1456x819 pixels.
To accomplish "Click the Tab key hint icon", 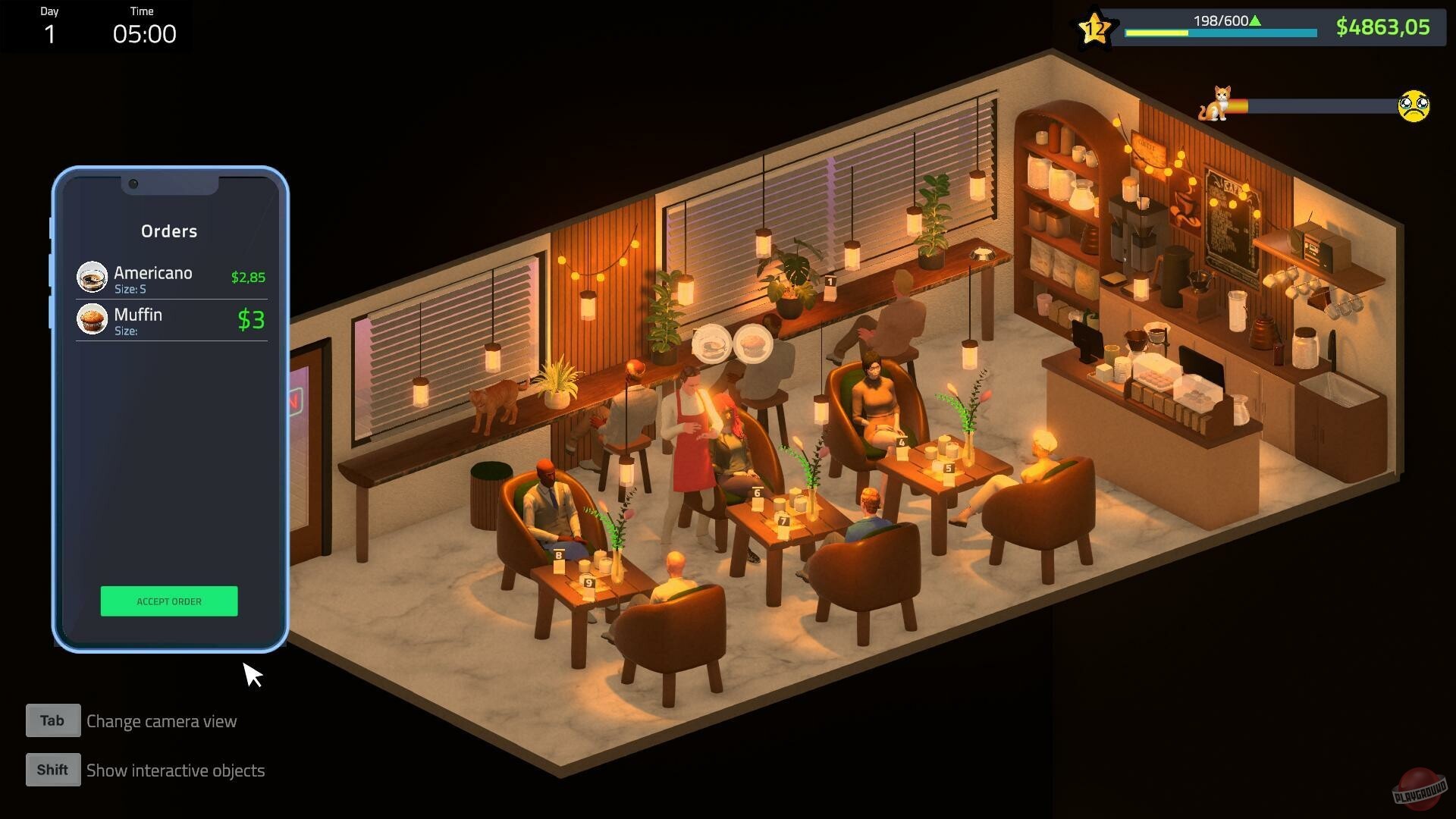I will coord(52,720).
